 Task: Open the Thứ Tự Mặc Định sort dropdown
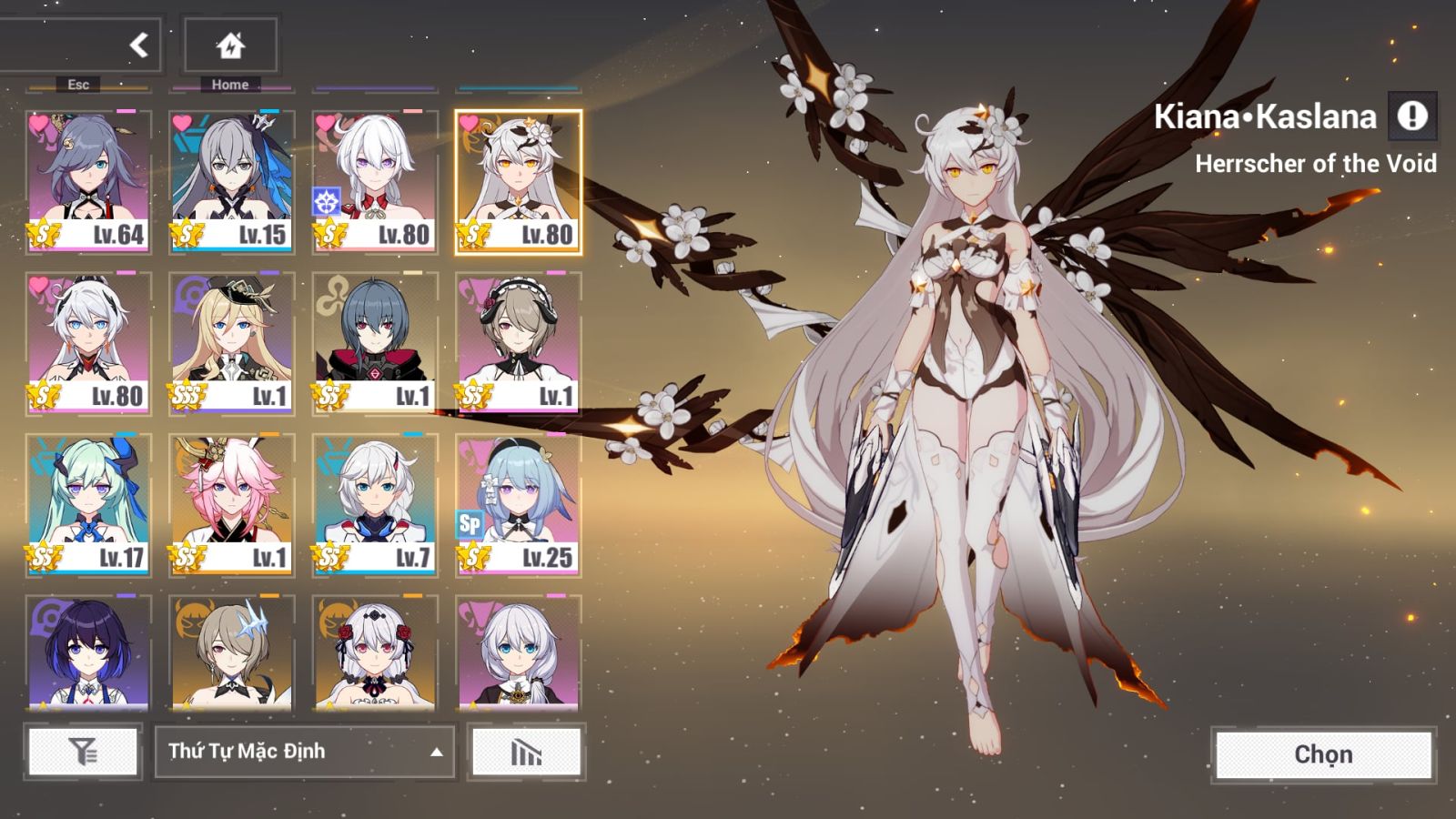click(x=305, y=752)
